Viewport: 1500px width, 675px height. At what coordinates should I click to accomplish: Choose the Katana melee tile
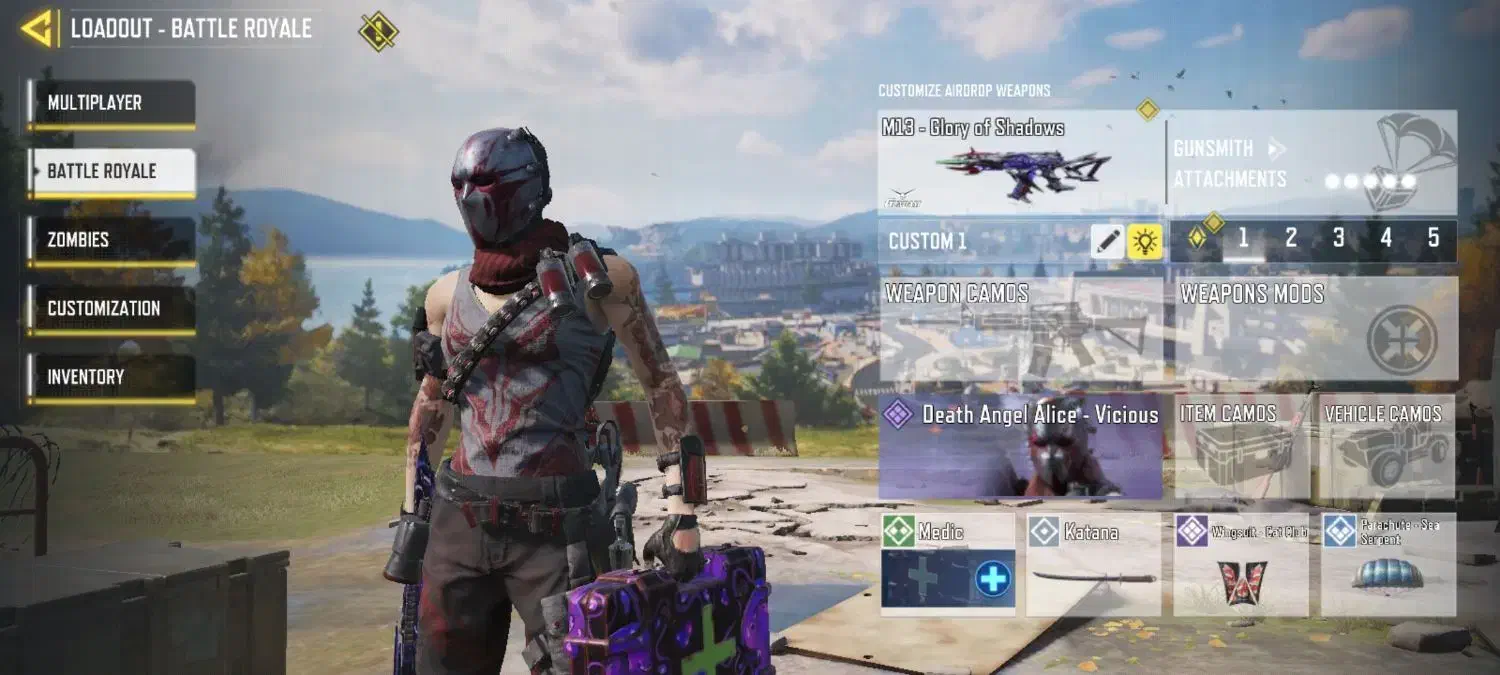[1093, 565]
